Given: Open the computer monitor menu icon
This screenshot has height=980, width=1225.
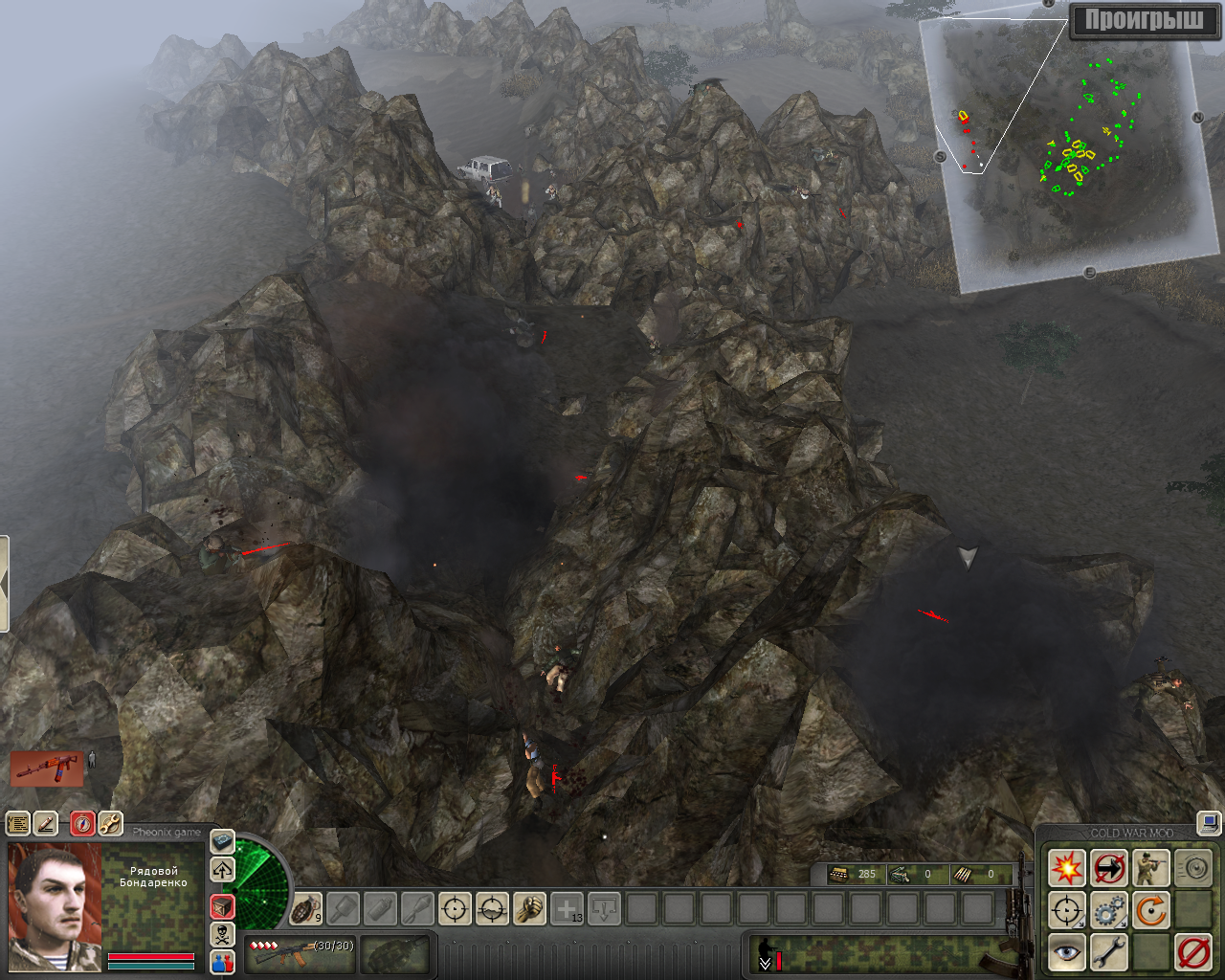Looking at the screenshot, I should click(x=1209, y=821).
